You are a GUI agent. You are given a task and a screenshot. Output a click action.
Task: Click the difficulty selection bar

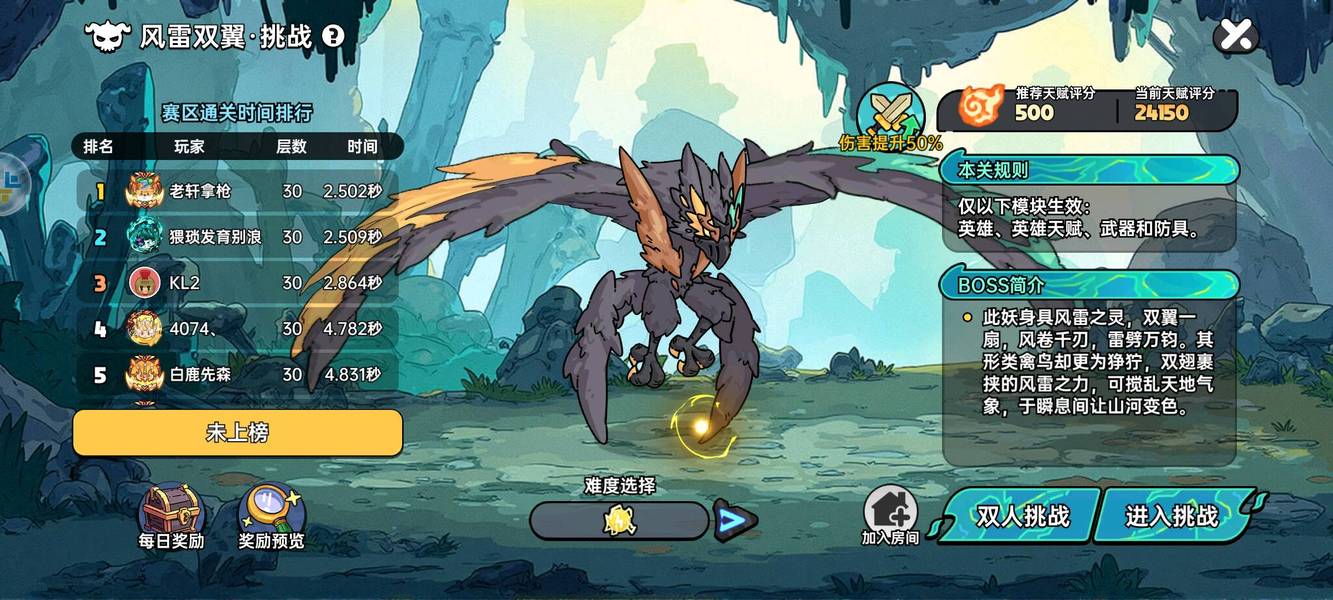click(x=619, y=521)
